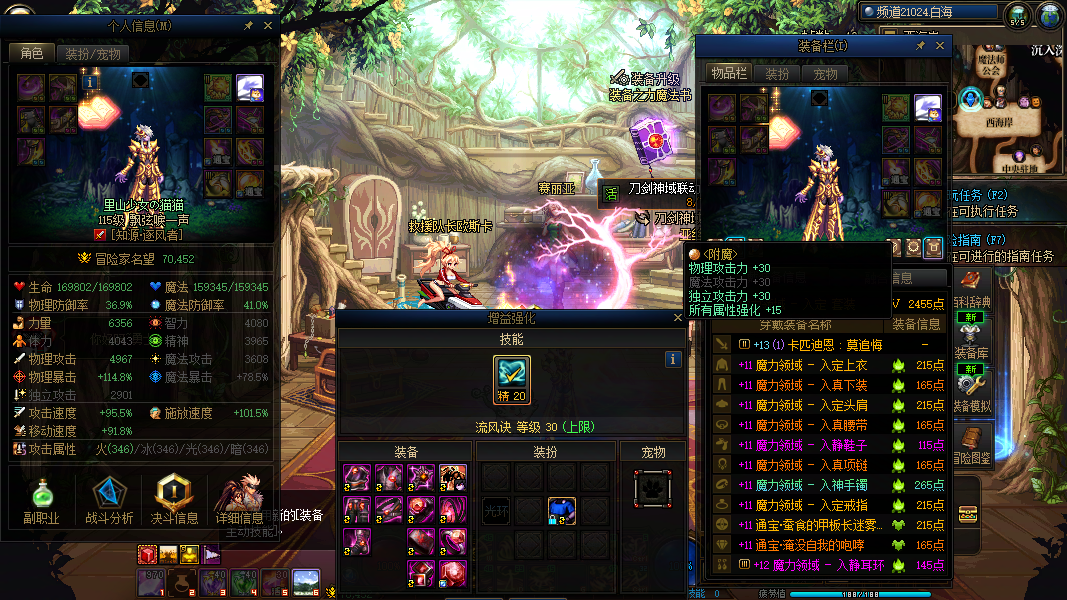The height and width of the screenshot is (600, 1067).
Task: Switch to the 宠物 tab in 装备栏
Action: pyautogui.click(x=825, y=73)
